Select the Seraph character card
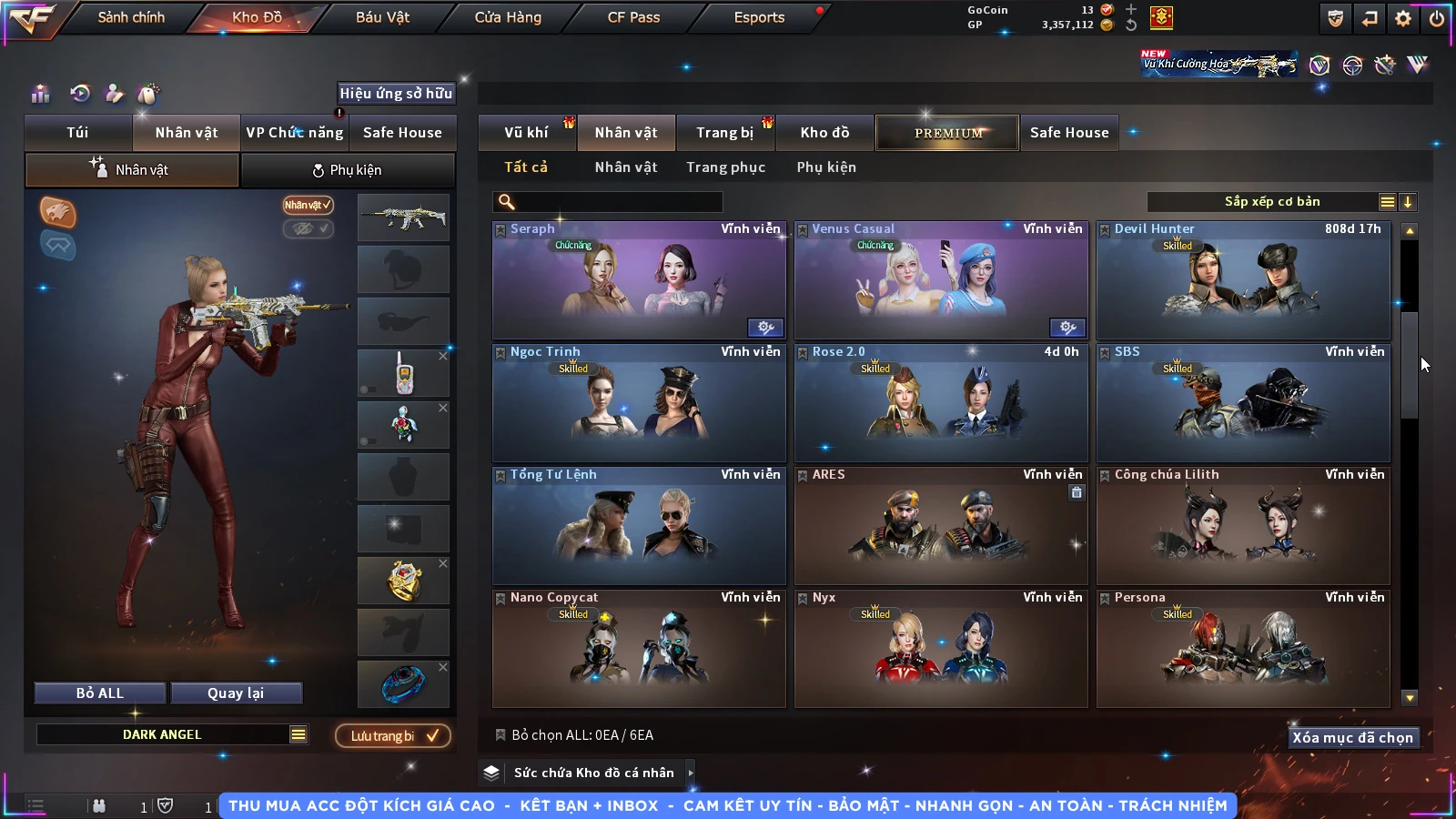This screenshot has width=1456, height=819. [x=639, y=280]
